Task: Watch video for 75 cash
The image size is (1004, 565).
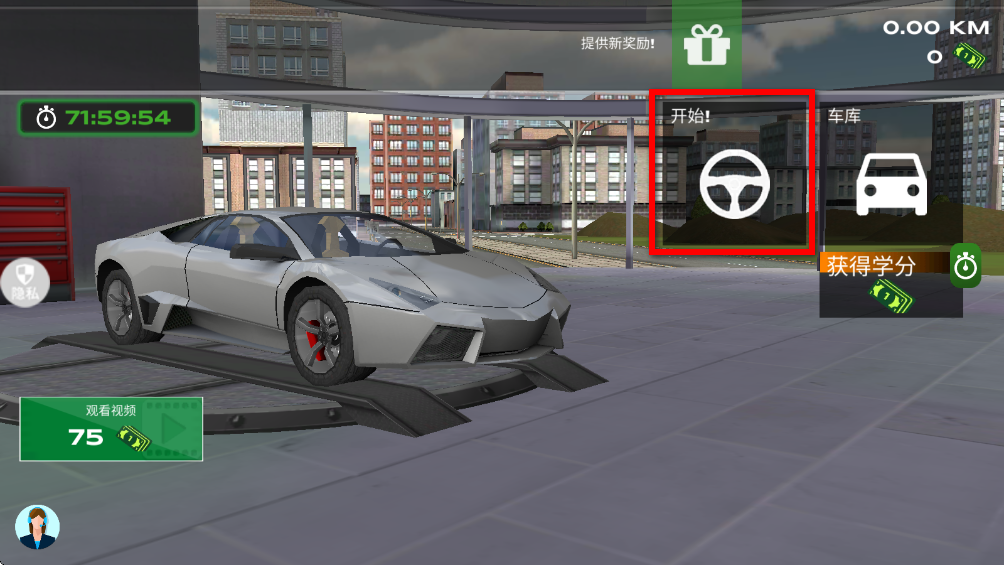Action: click(x=111, y=429)
